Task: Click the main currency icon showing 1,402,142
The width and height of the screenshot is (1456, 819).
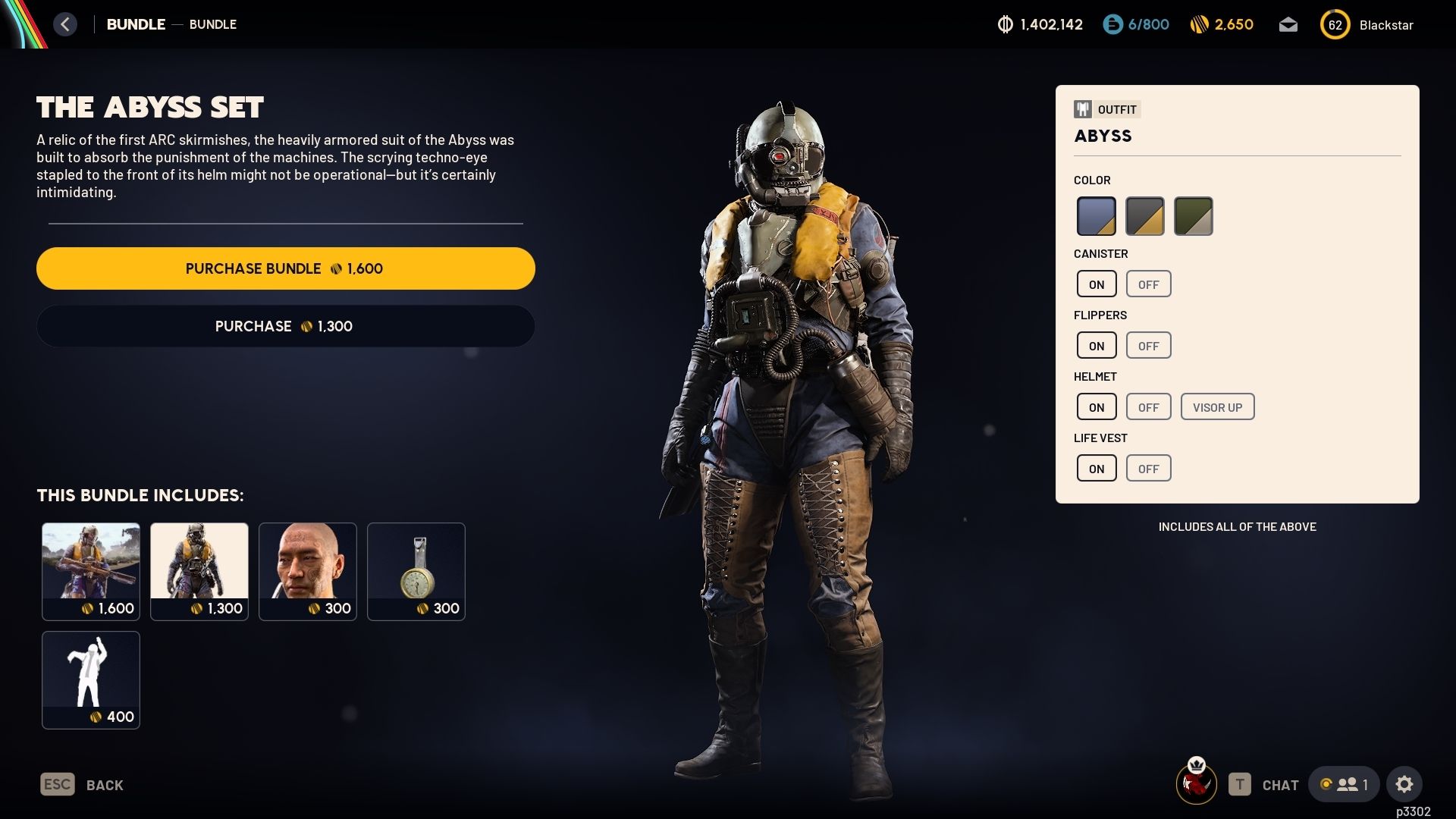Action: [x=1006, y=24]
